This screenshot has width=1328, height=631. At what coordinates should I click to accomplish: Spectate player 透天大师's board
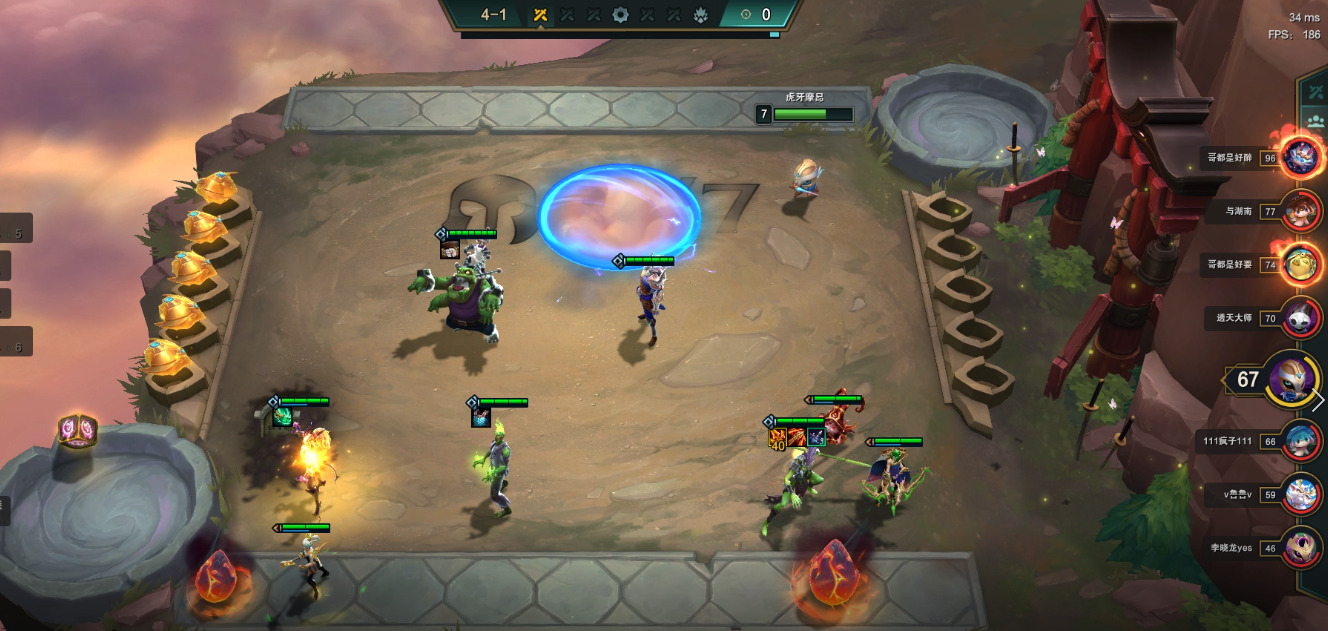(1301, 318)
